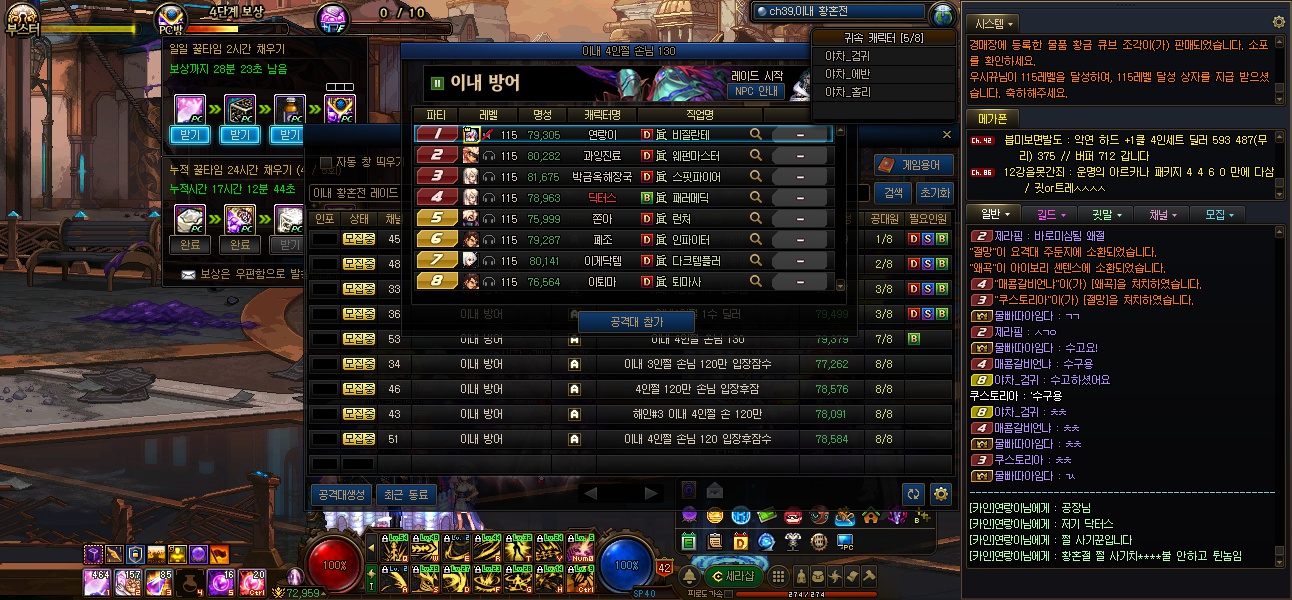Open the ch39 channel selector

(x=838, y=12)
